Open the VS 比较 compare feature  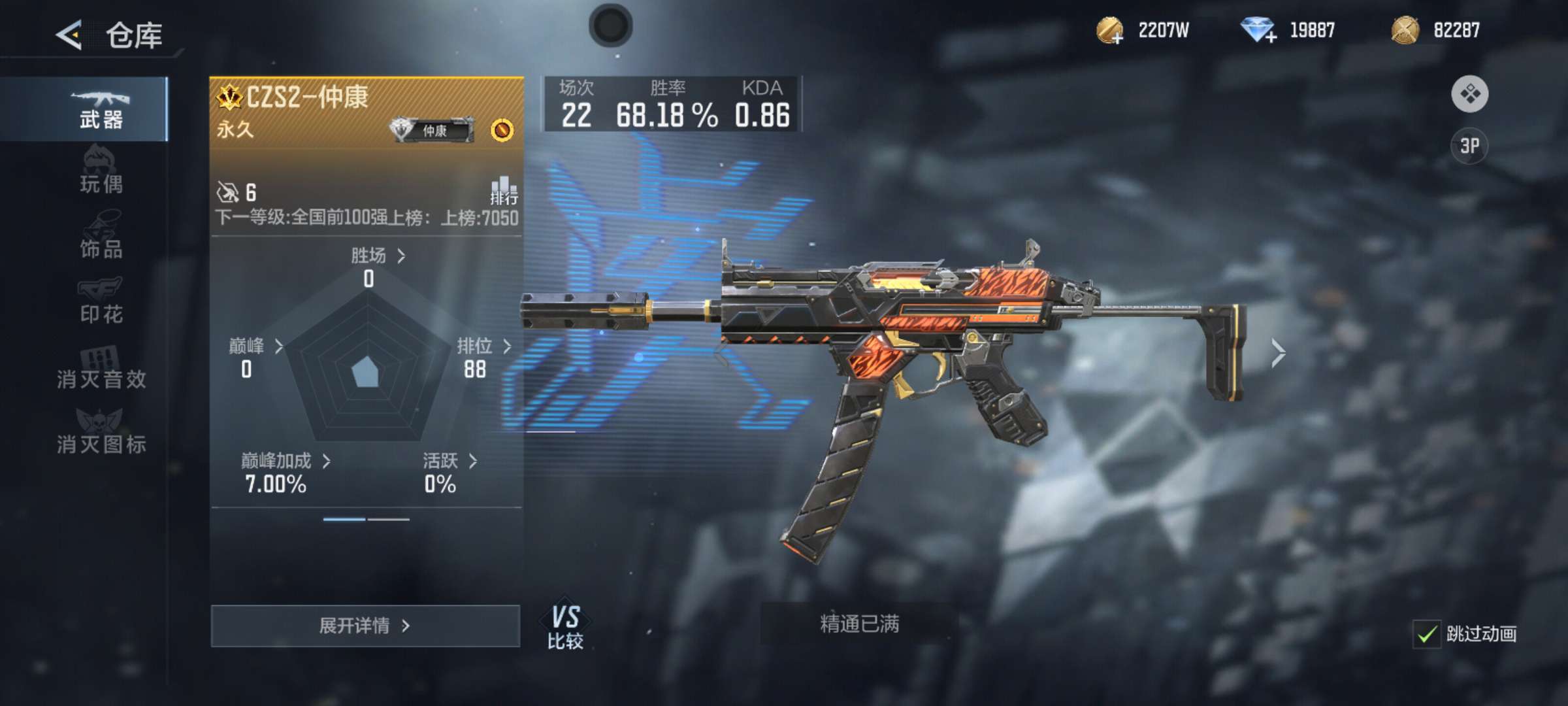pyautogui.click(x=565, y=627)
